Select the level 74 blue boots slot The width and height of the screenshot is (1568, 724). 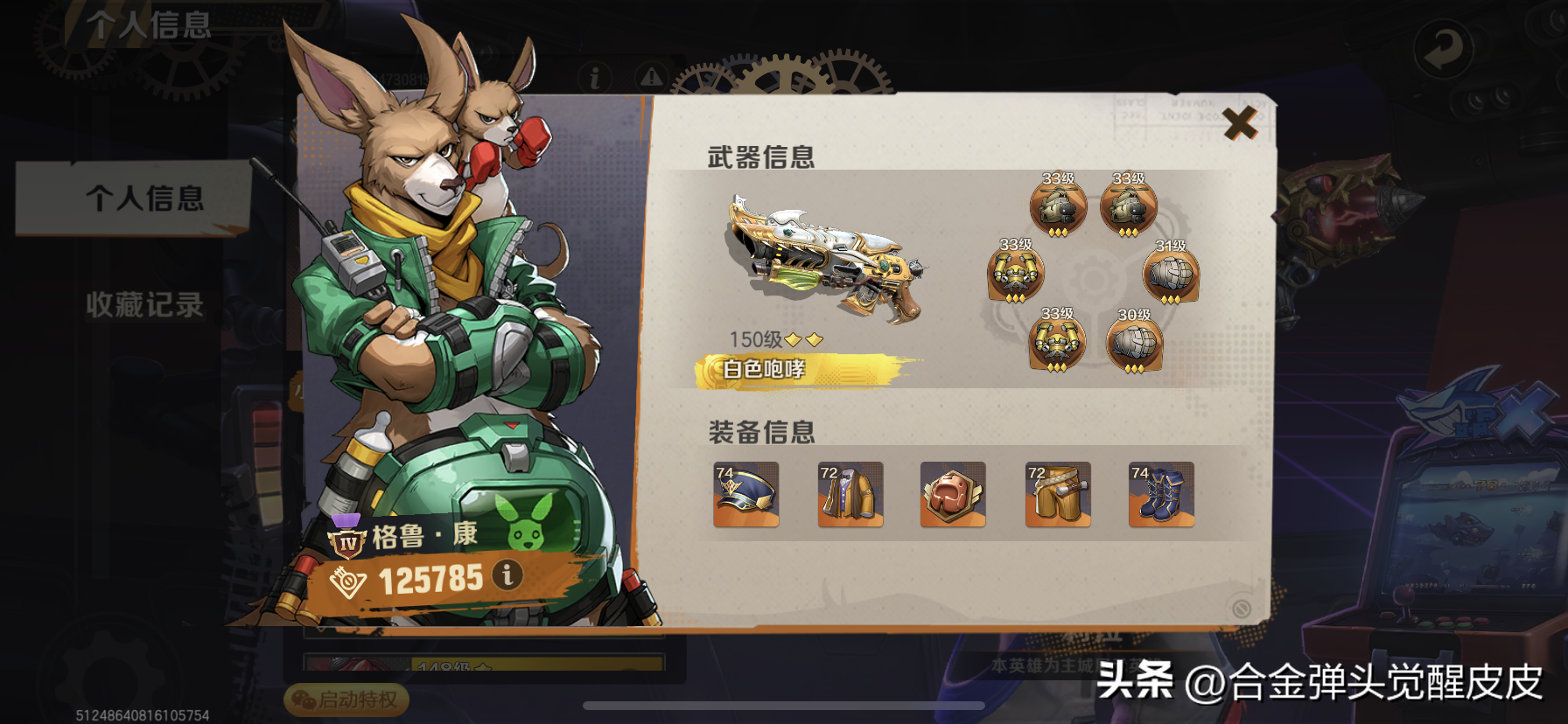click(x=1161, y=495)
